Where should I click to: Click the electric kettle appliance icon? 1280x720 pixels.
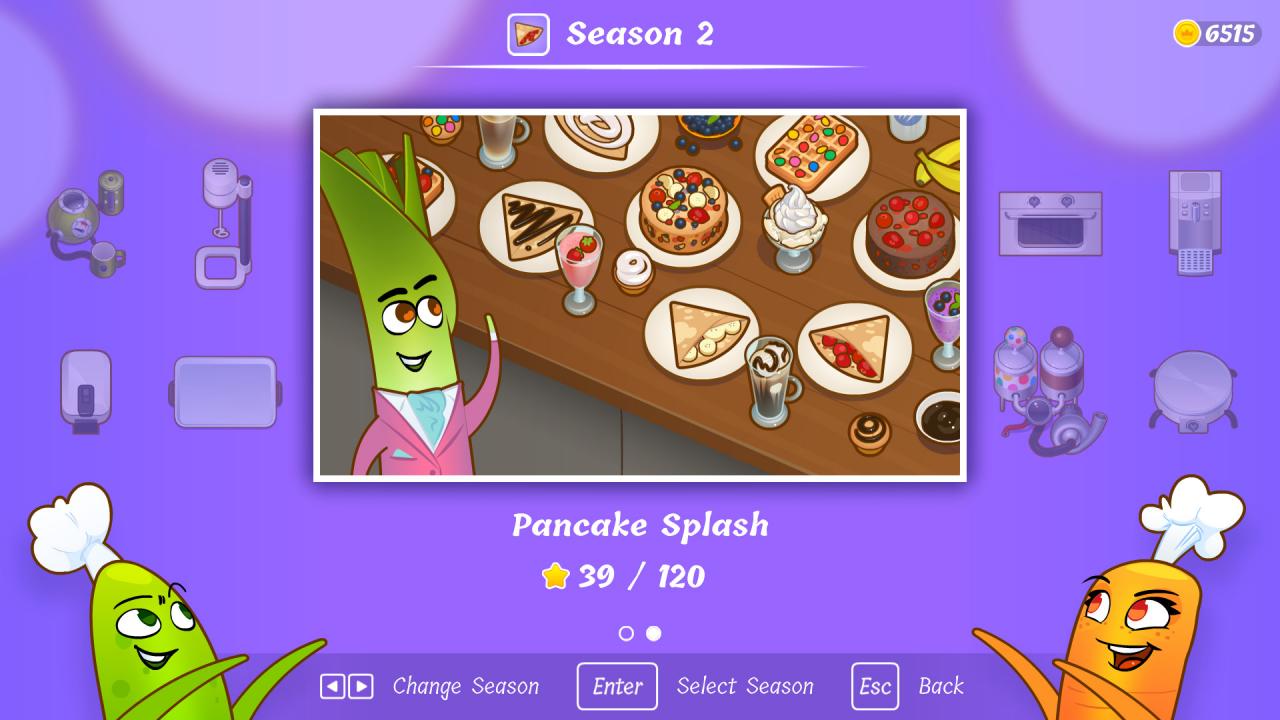85,390
